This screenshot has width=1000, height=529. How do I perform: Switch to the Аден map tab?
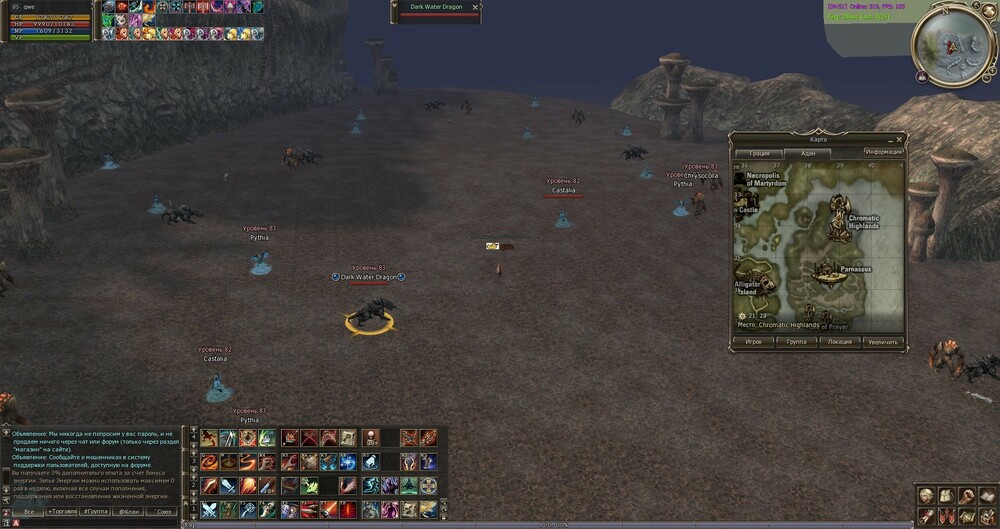pyautogui.click(x=808, y=153)
